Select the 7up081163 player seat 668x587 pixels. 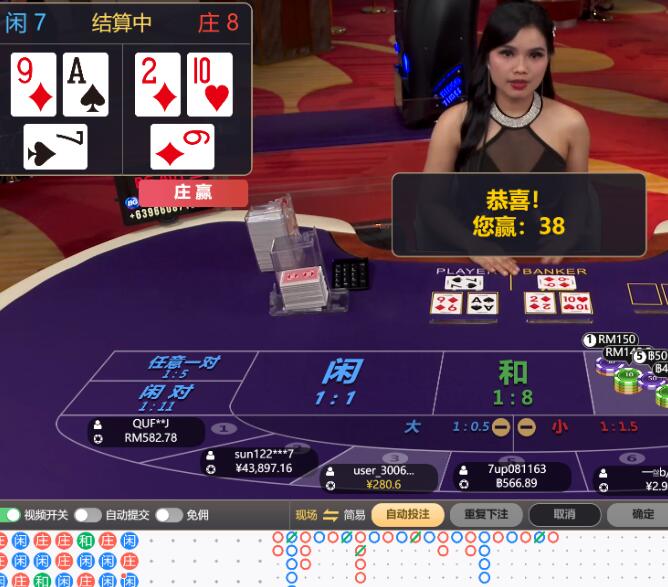(512, 476)
